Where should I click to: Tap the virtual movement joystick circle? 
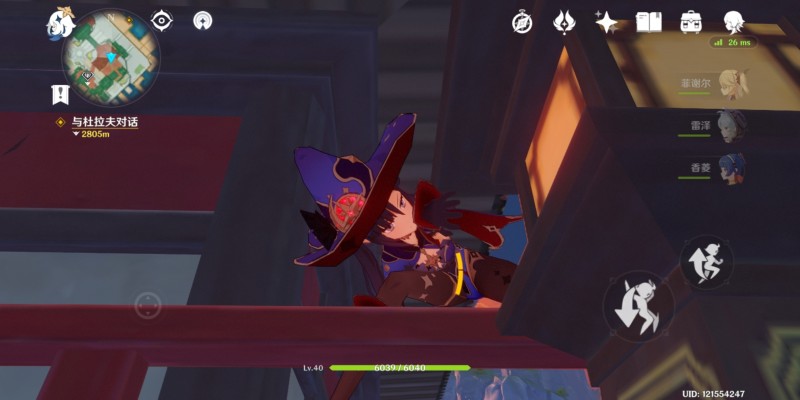coord(148,305)
